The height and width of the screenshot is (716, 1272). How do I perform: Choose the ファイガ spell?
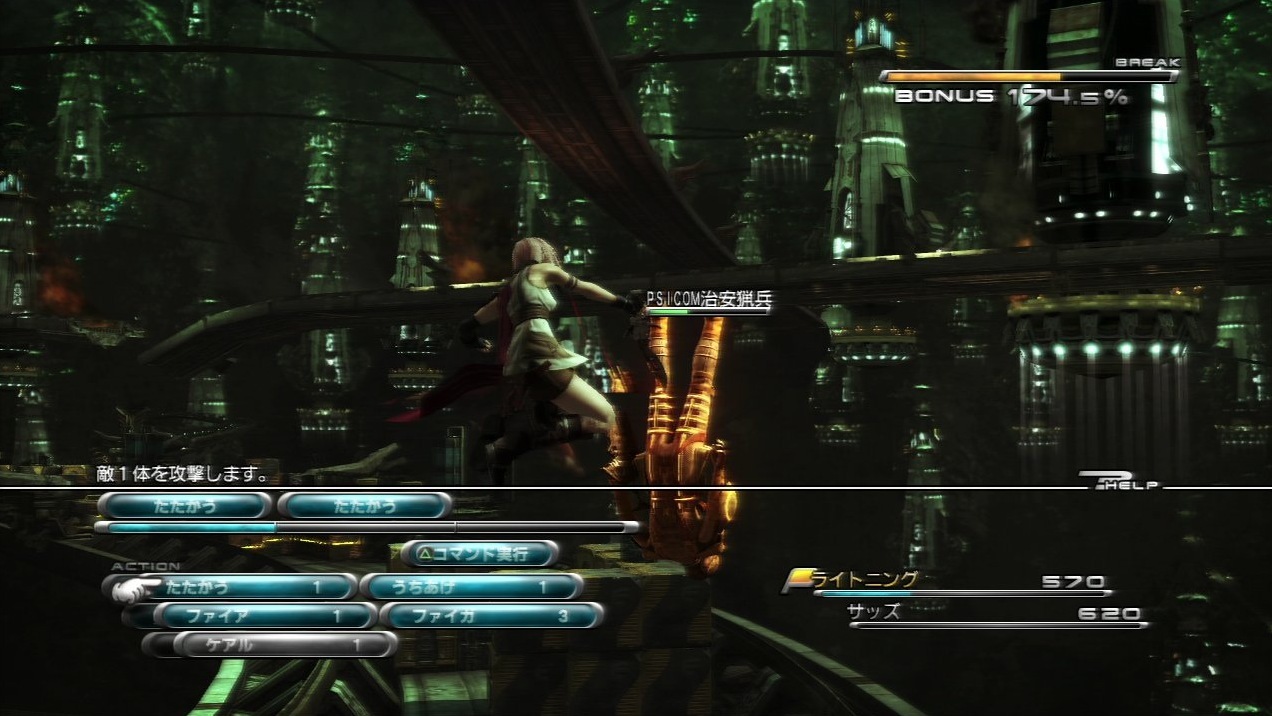[492, 616]
